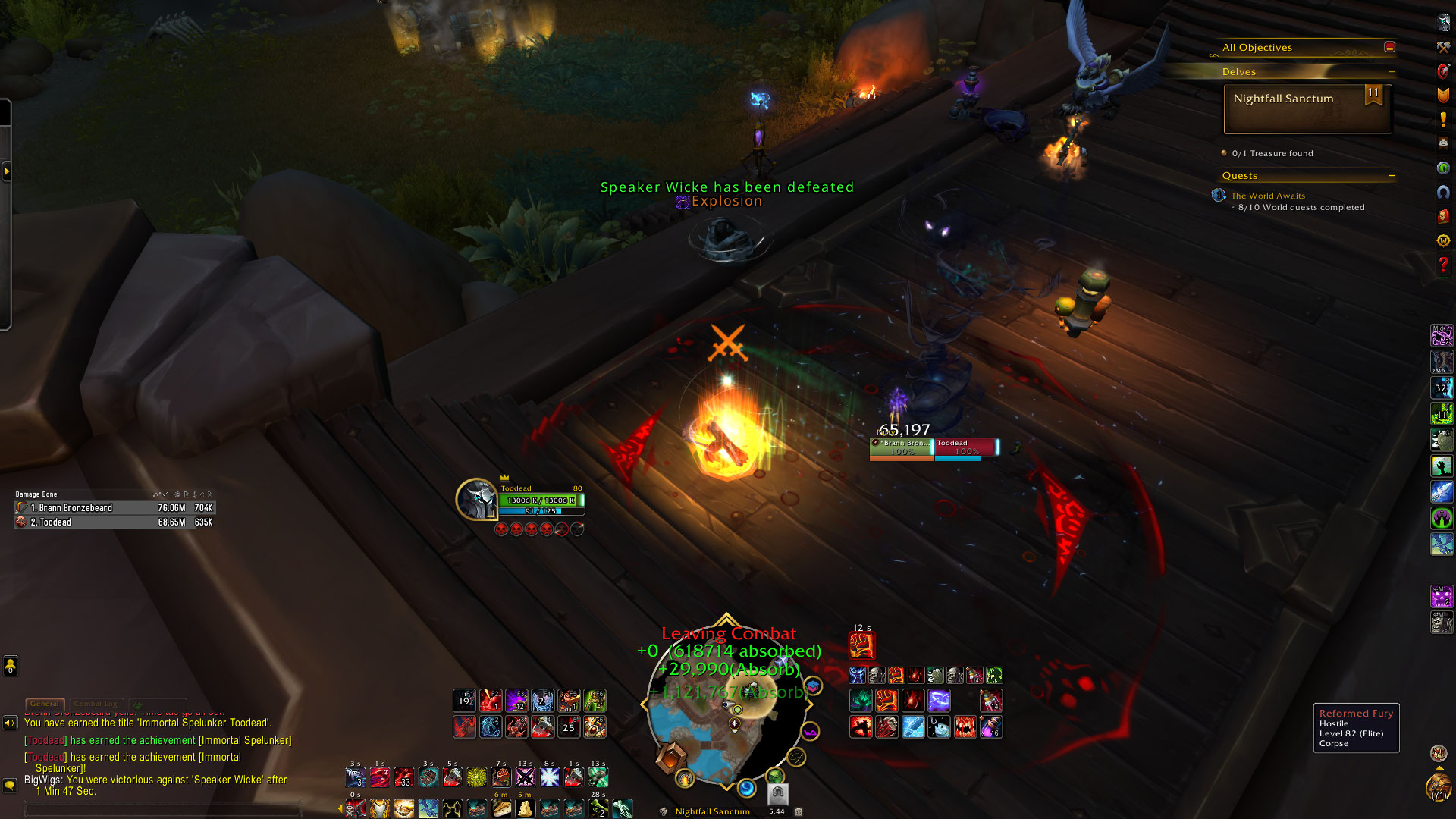The image size is (1456, 819).
Task: Open The World Awaits quest entry
Action: [1268, 196]
